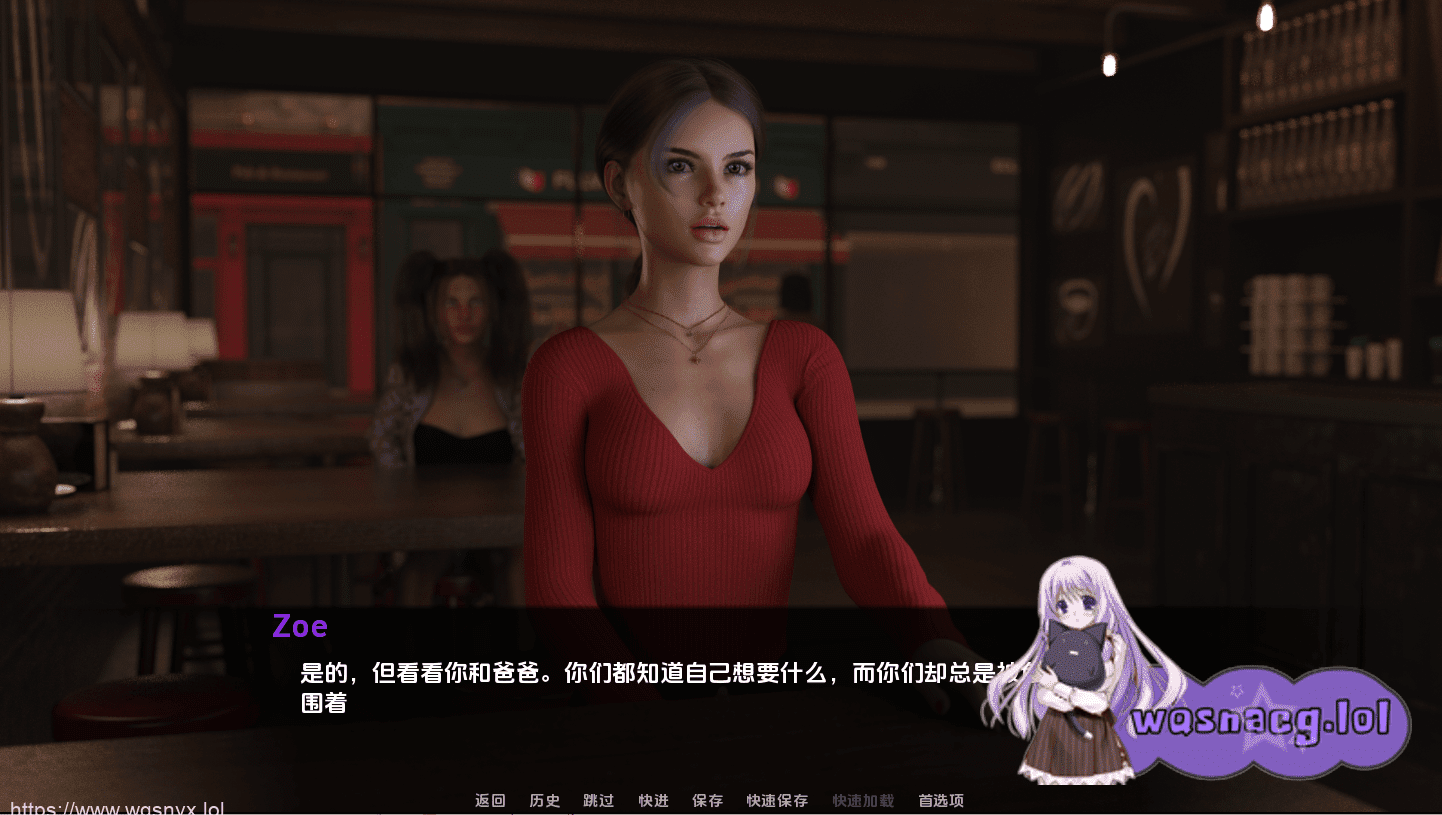Enable 跳过 skip mode
This screenshot has width=1442, height=815.
tap(598, 800)
